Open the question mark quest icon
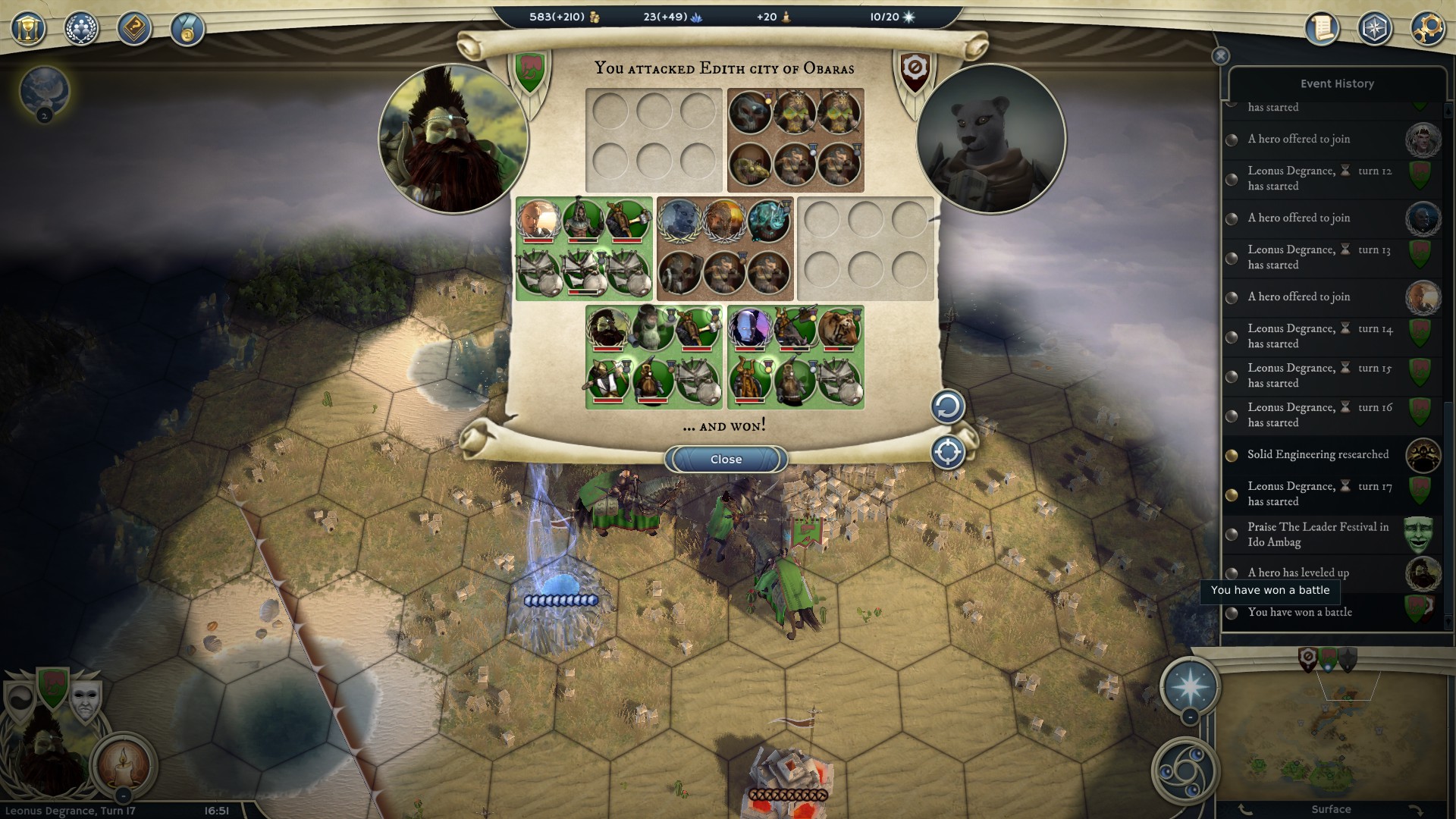The image size is (1456, 819). (x=134, y=29)
